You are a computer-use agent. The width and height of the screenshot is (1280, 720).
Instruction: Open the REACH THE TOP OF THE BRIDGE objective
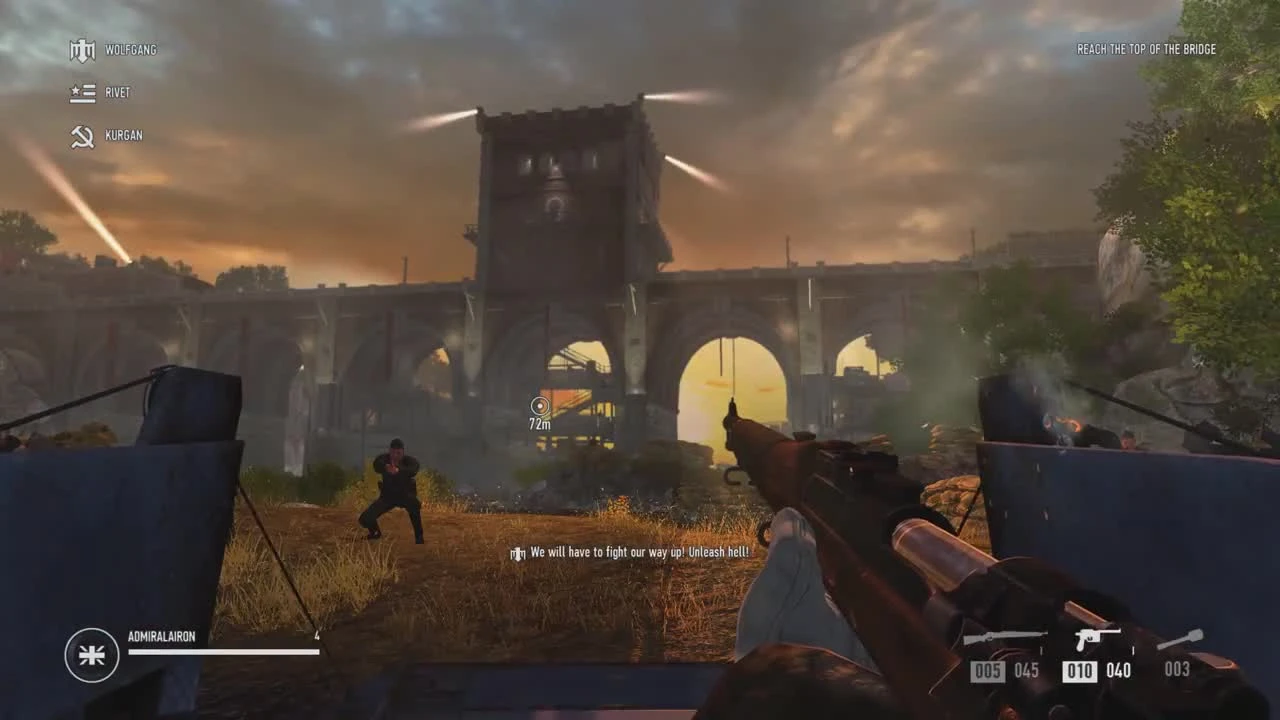pos(1146,49)
